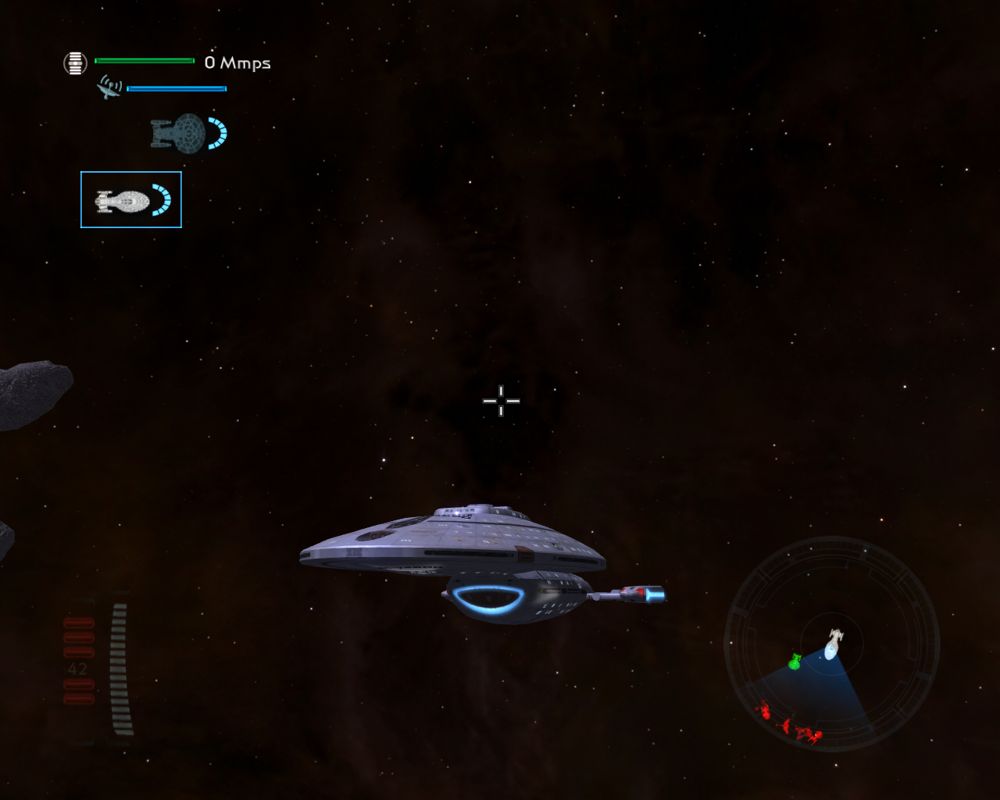Select the highlighted Voyager ship icon
Screen dimensions: 1000x800
(x=130, y=200)
